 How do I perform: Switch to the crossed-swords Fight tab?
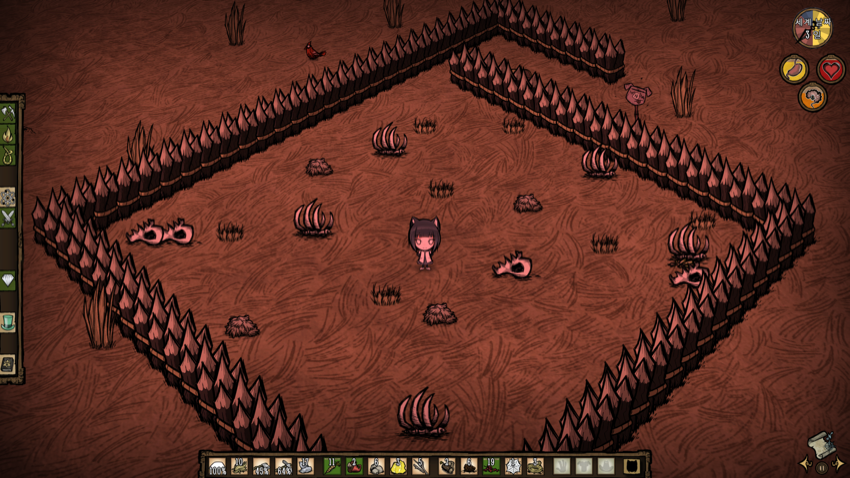pos(8,218)
